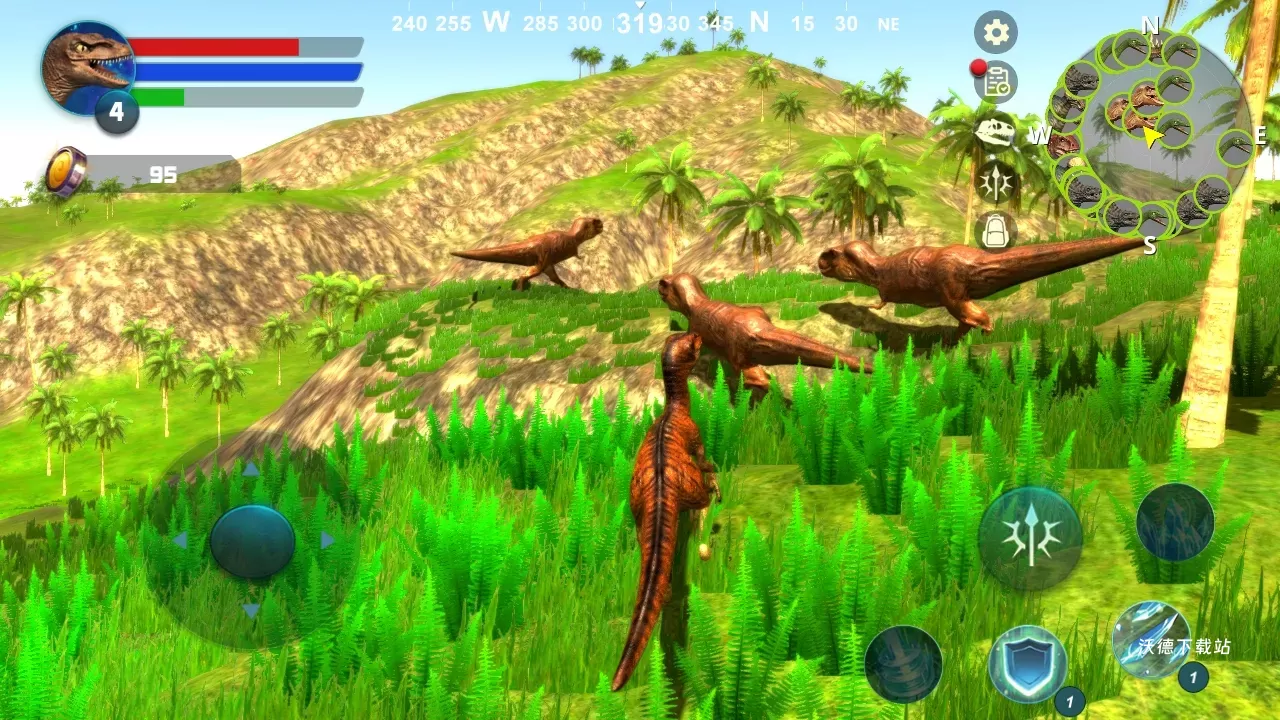Viewport: 1280px width, 720px height.
Task: Click the compass heading strip
Action: 640,23
